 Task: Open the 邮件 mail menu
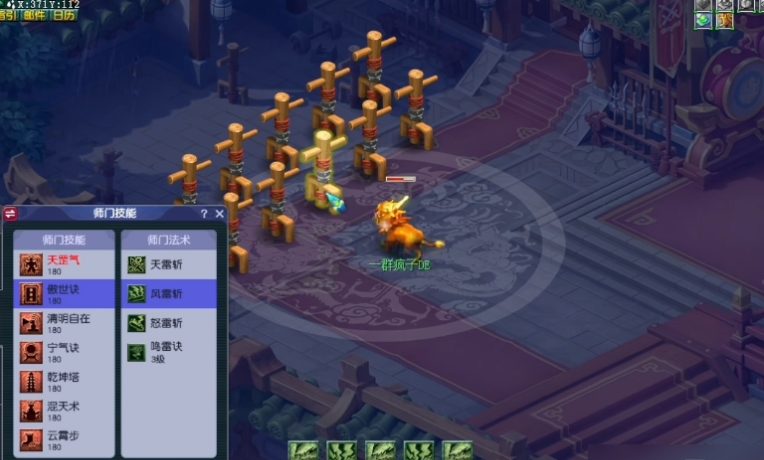pyautogui.click(x=37, y=15)
